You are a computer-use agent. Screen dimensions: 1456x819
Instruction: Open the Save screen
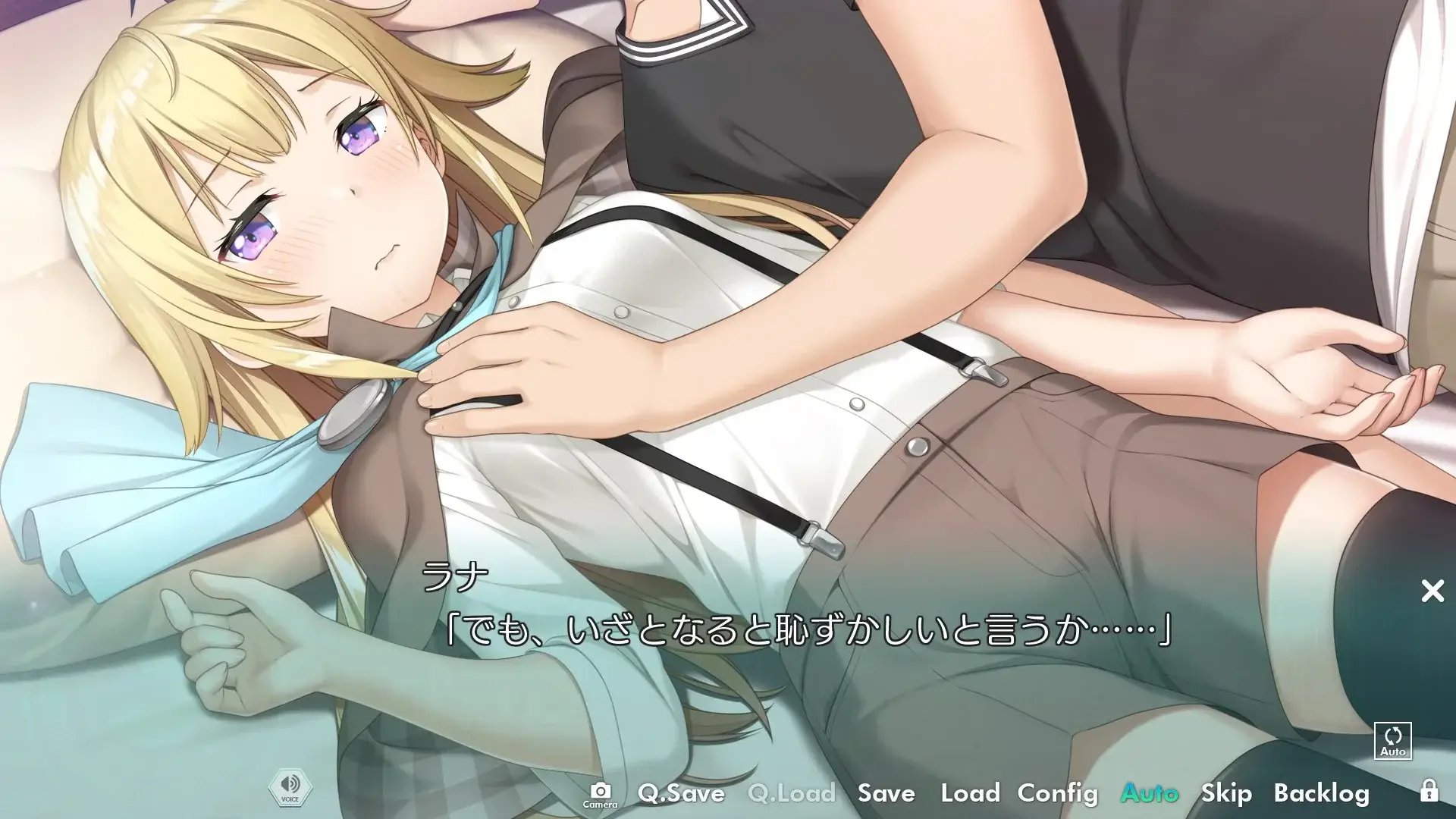pyautogui.click(x=887, y=793)
